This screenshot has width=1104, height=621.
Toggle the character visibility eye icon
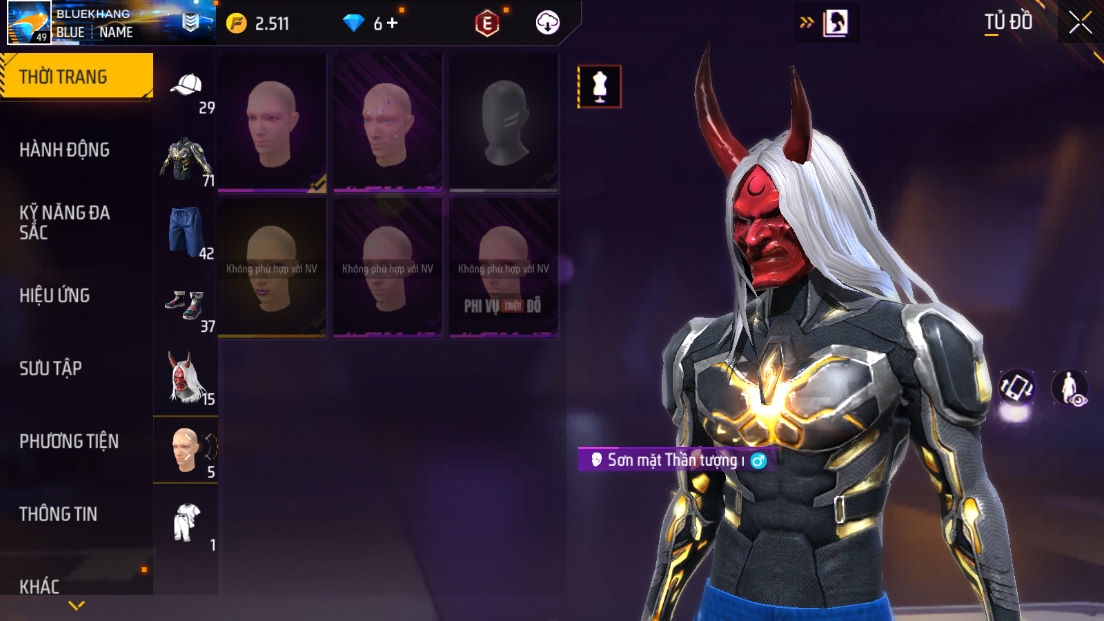click(x=1070, y=388)
